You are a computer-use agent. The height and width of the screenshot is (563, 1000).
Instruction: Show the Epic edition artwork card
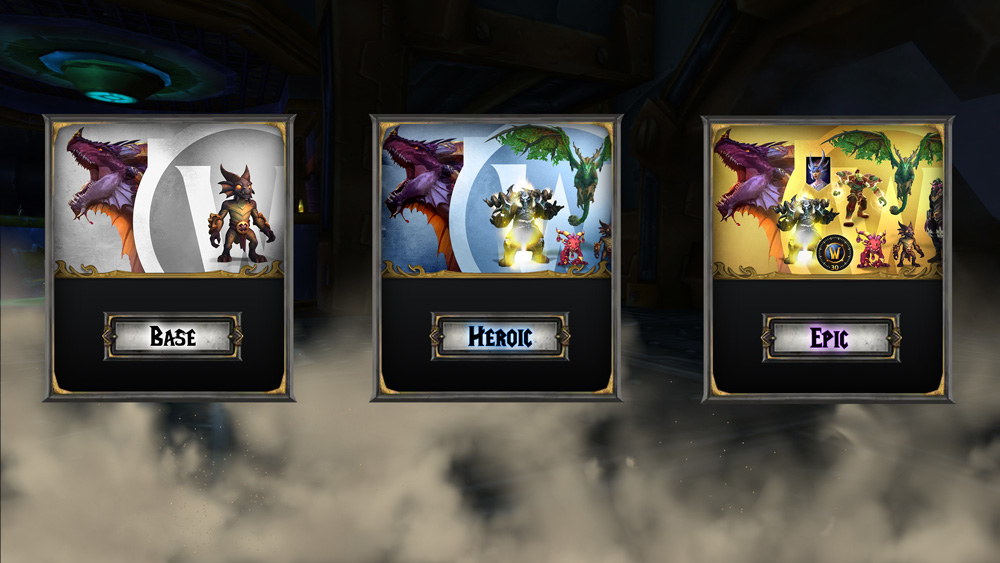[x=827, y=198]
